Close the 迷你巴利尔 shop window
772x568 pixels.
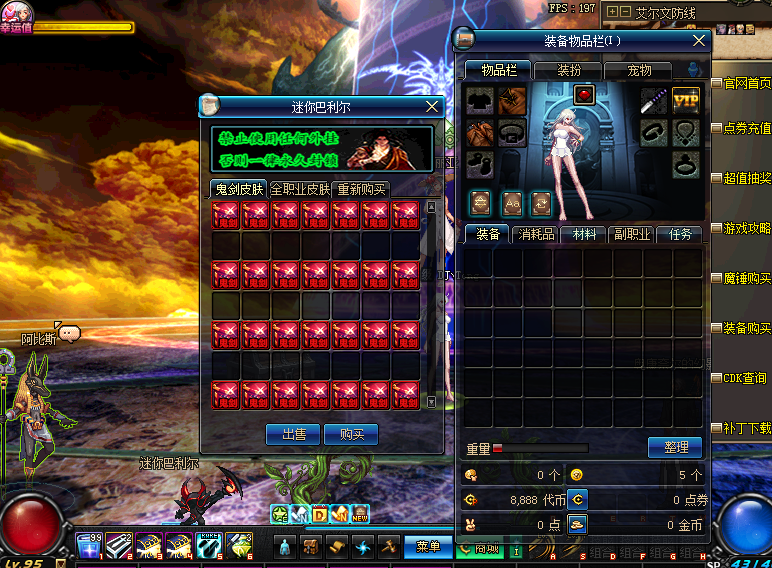(432, 106)
